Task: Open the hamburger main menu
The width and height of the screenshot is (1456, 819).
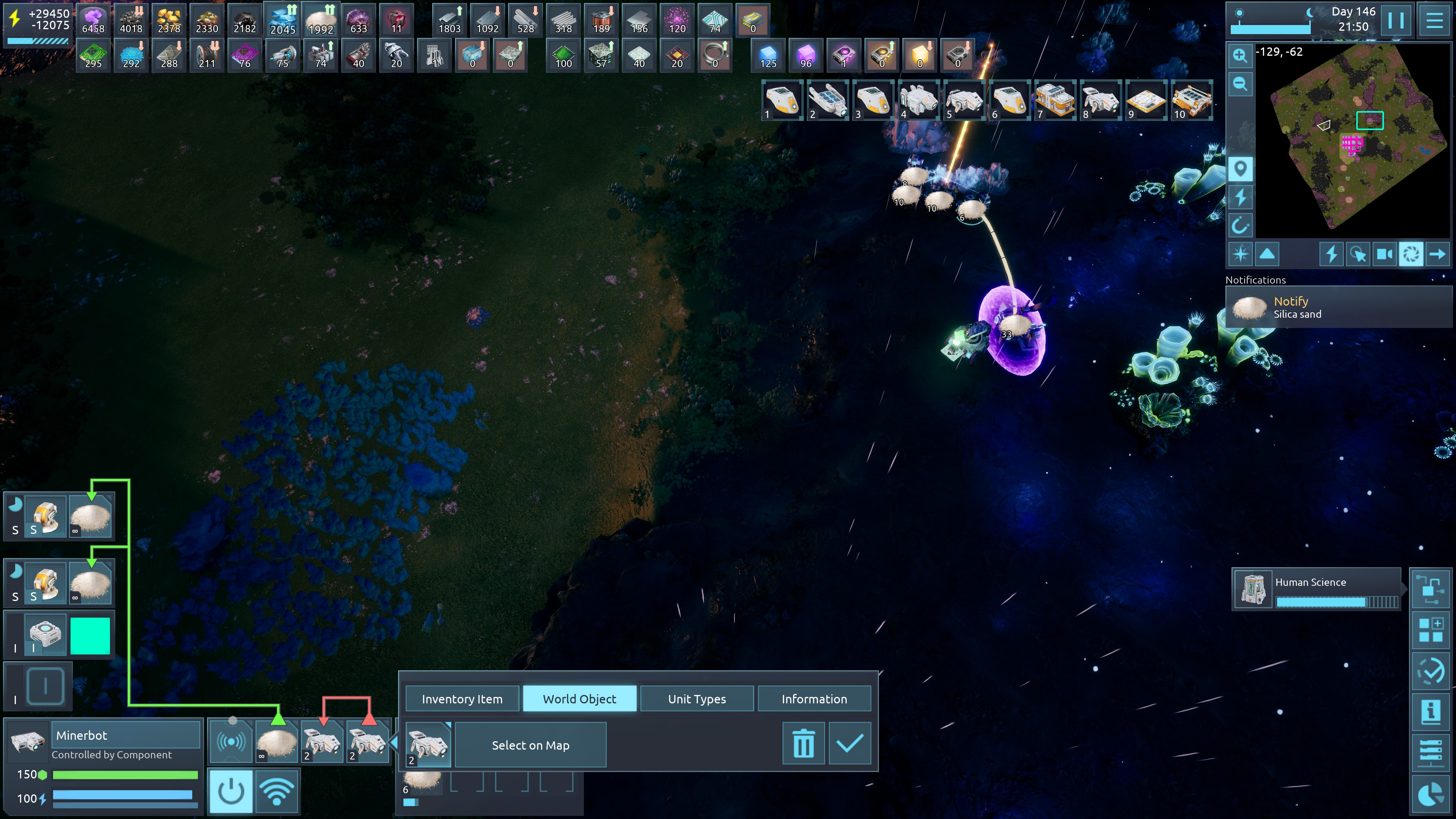Action: pos(1434,20)
